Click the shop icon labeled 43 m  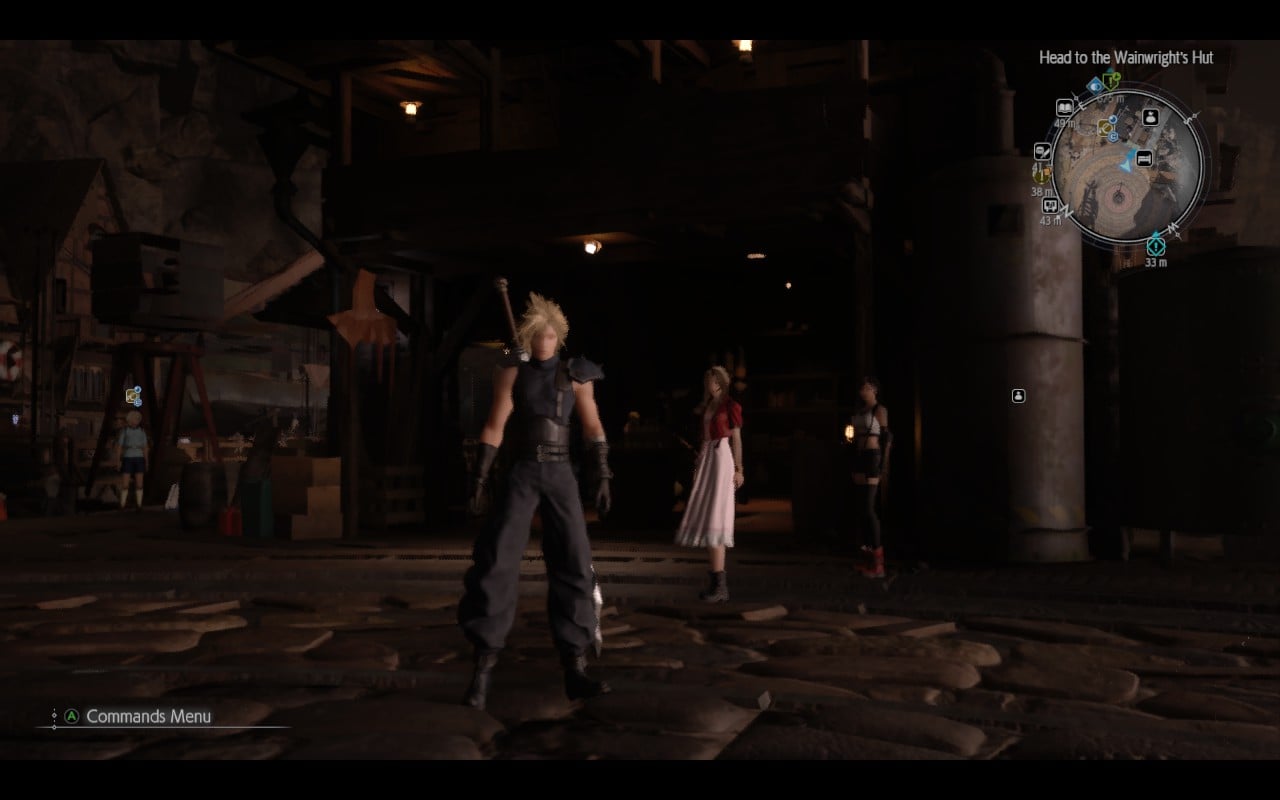pos(1049,206)
